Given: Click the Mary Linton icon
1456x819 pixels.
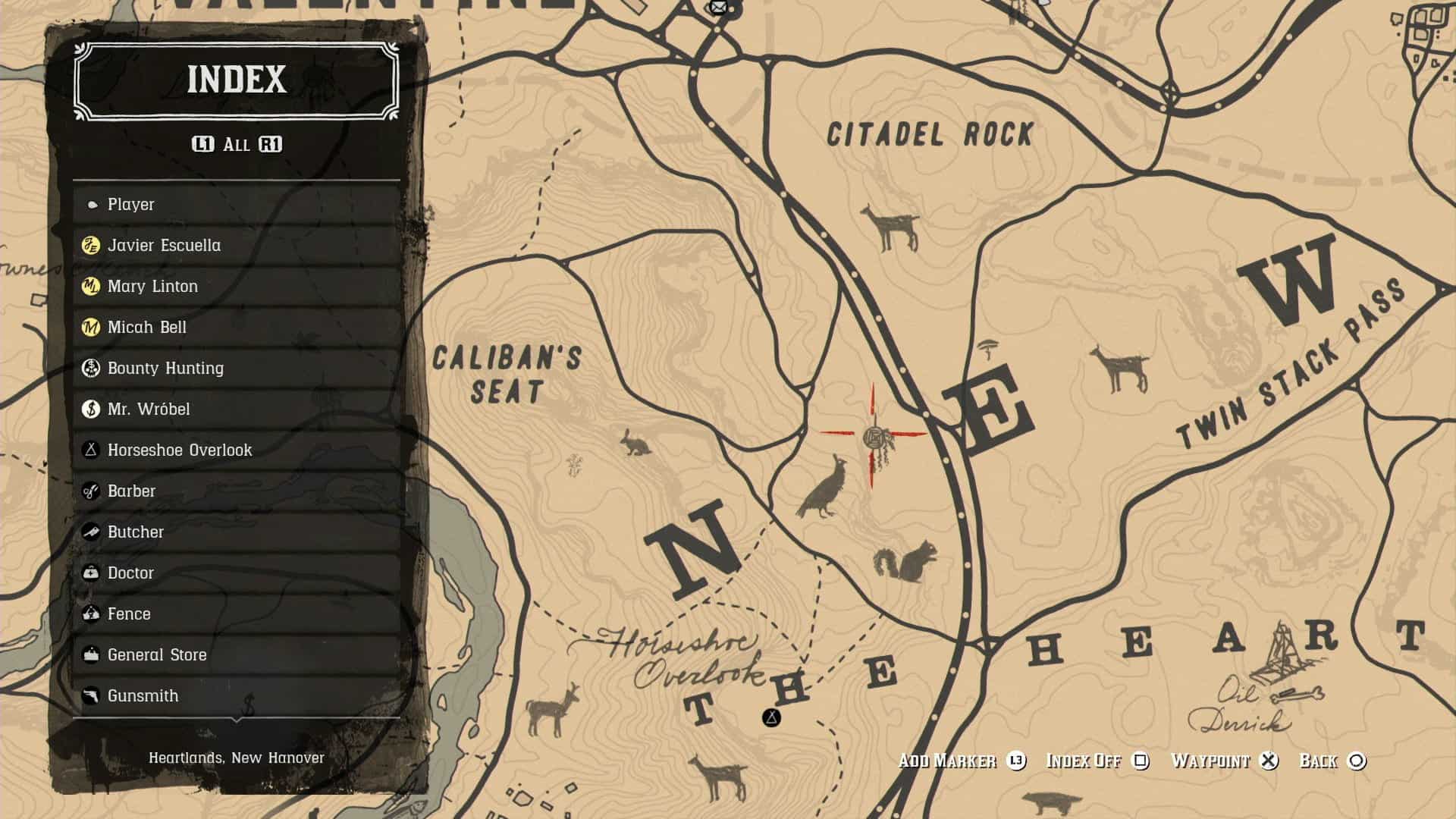Looking at the screenshot, I should pos(93,286).
